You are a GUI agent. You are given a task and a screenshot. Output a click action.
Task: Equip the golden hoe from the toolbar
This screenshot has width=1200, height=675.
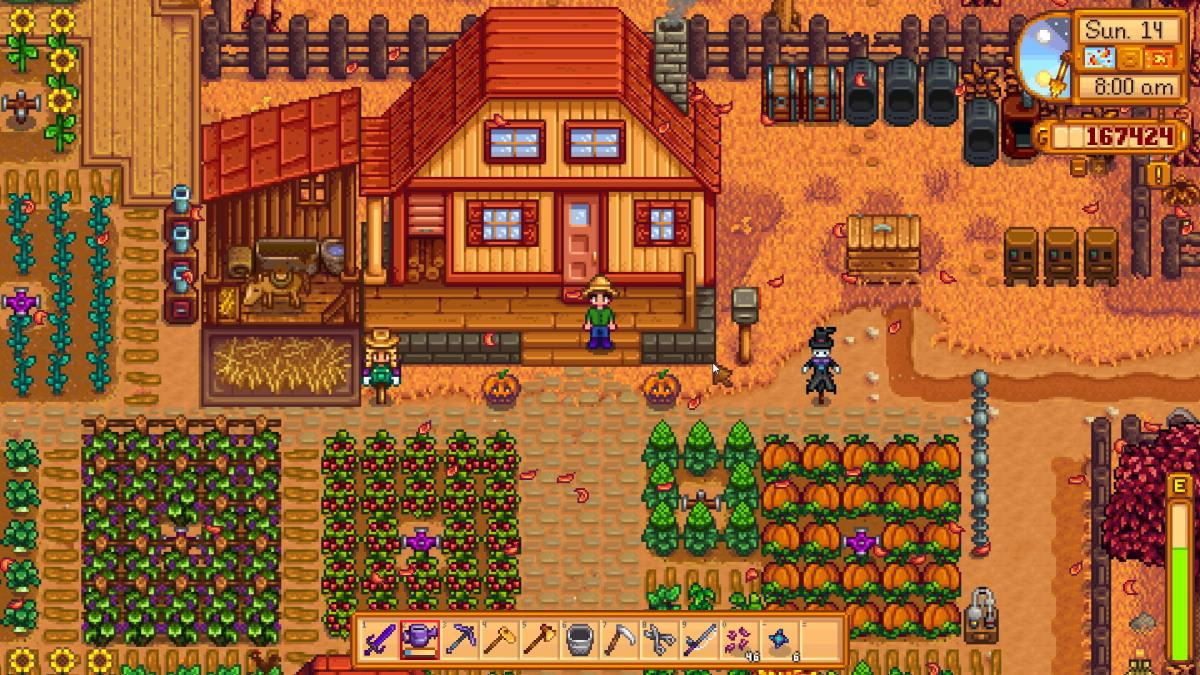pos(500,639)
